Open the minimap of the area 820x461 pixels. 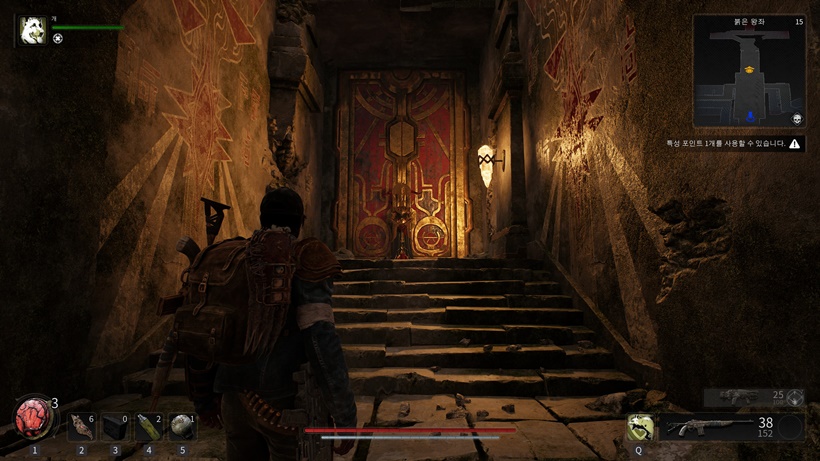pyautogui.click(x=748, y=71)
